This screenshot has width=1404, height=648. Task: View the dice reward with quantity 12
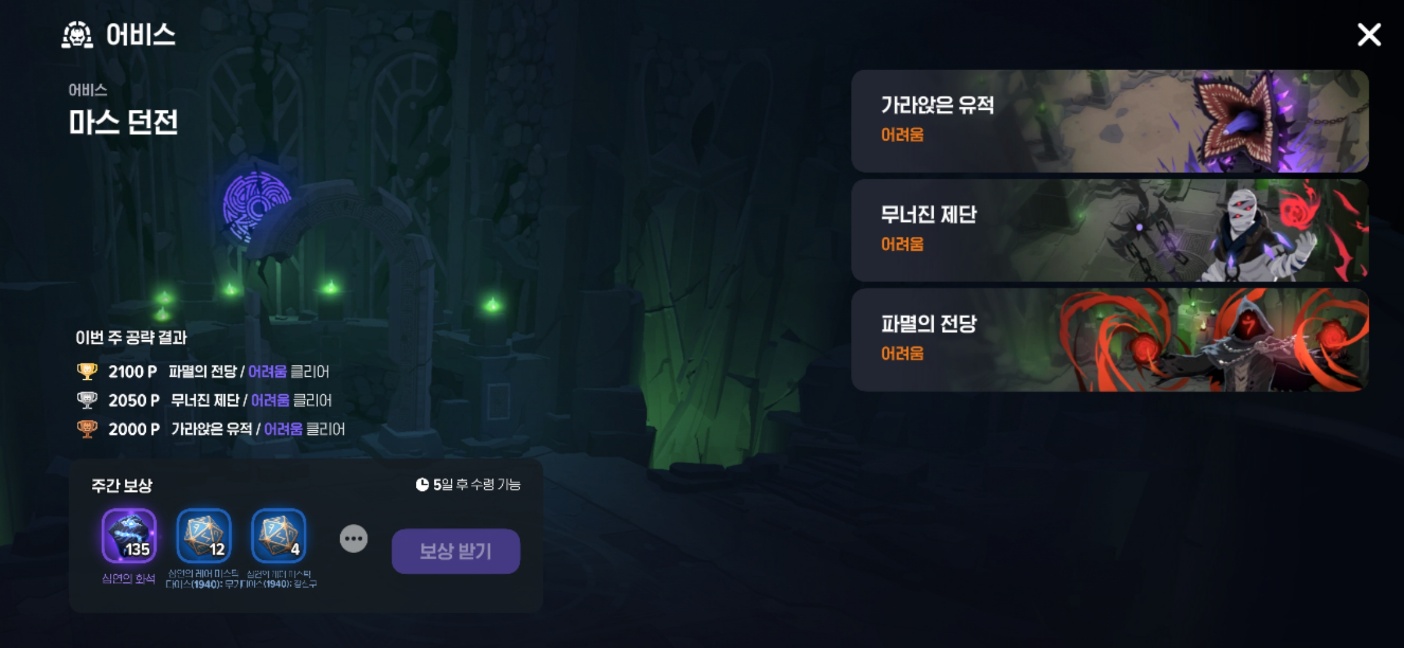click(204, 536)
